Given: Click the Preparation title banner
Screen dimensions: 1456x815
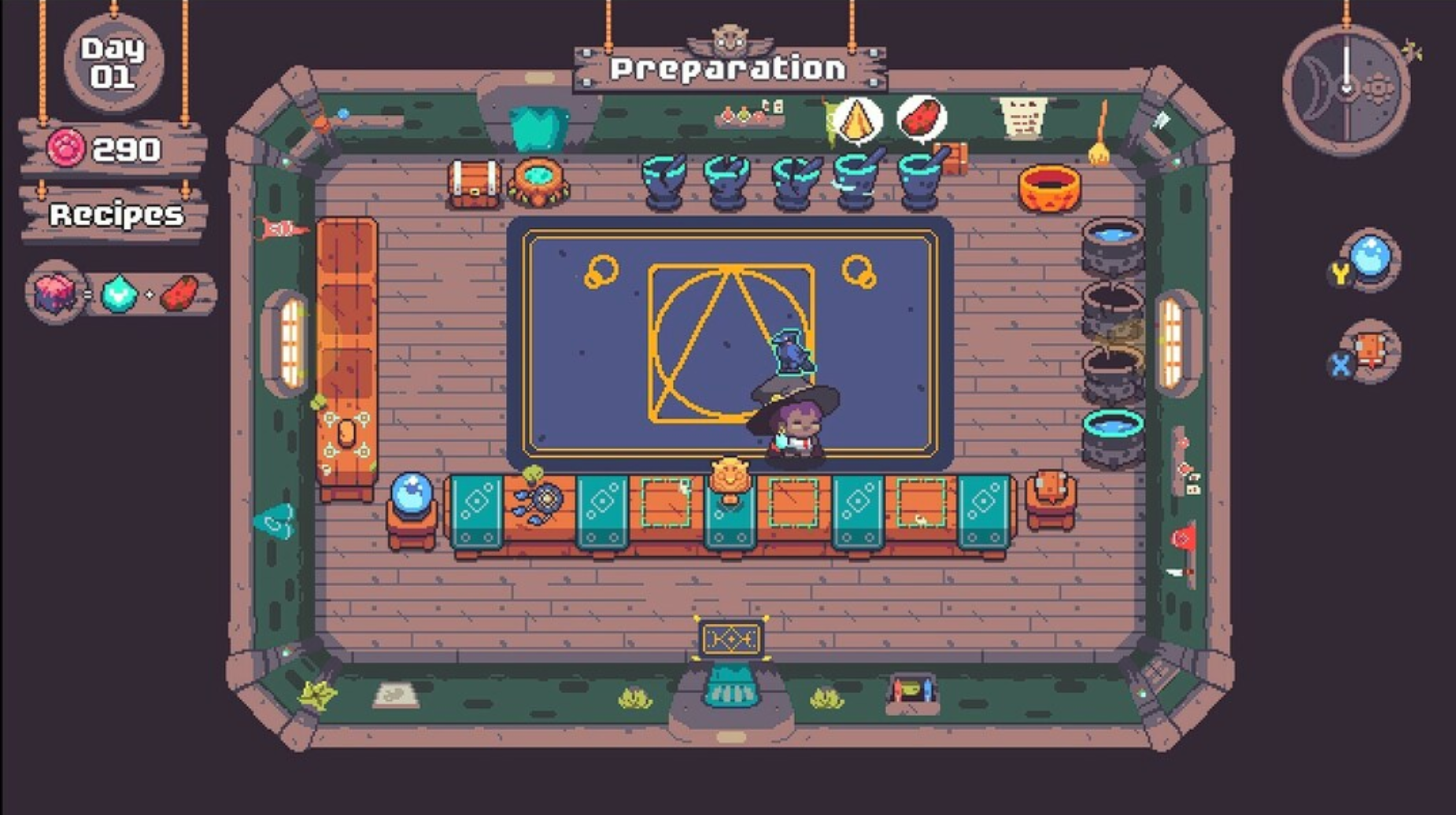Looking at the screenshot, I should [x=728, y=67].
